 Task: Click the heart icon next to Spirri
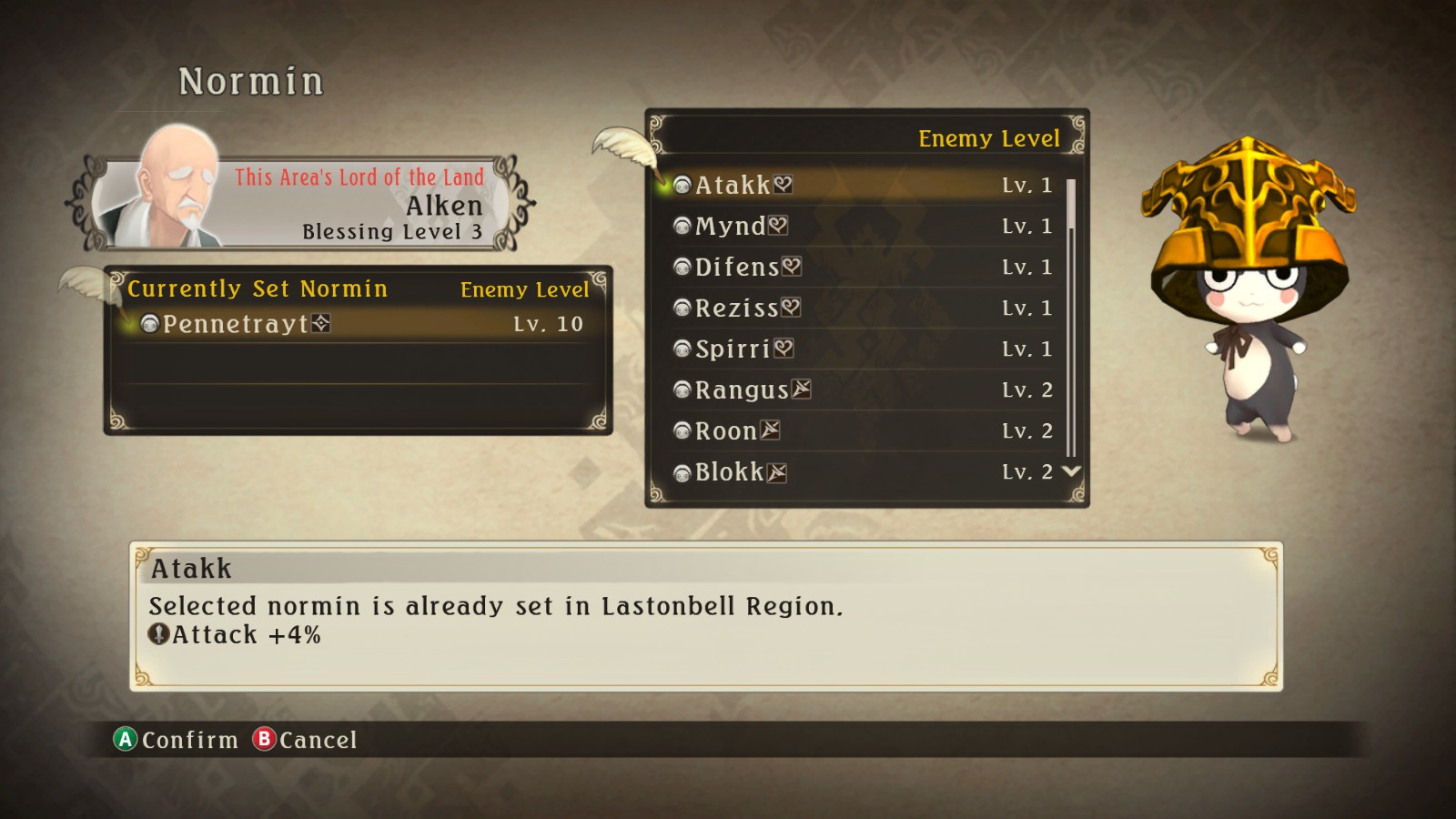pyautogui.click(x=784, y=348)
